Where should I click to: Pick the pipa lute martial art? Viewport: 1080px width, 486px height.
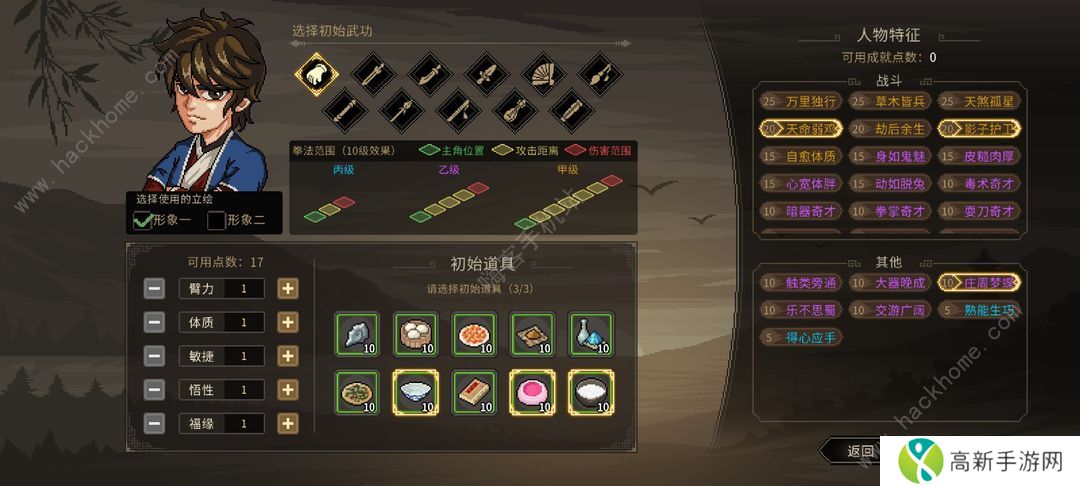pyautogui.click(x=515, y=108)
